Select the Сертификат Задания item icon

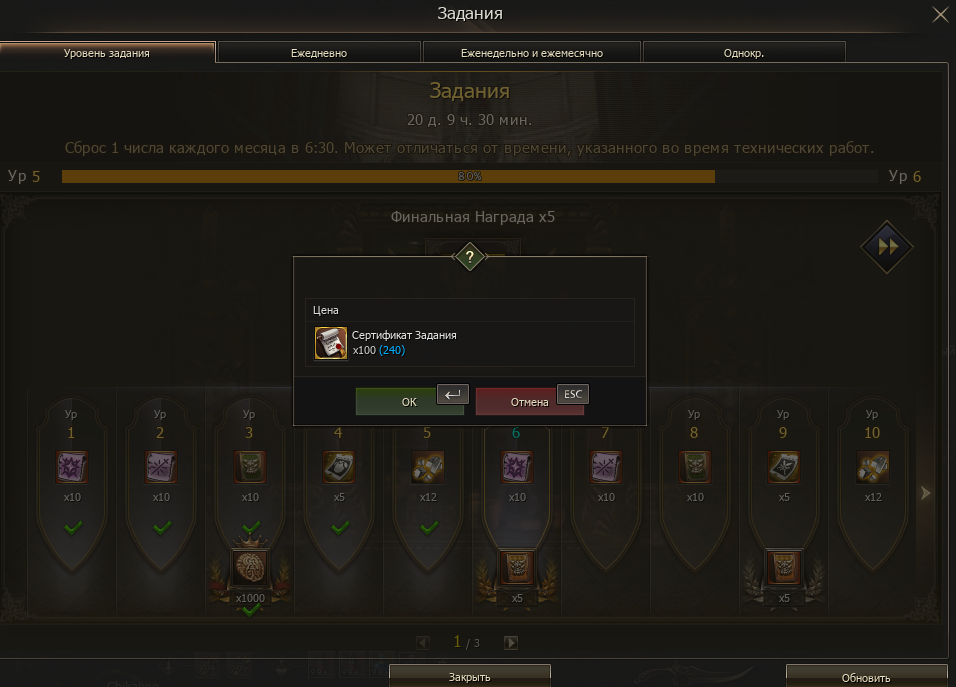tap(331, 342)
